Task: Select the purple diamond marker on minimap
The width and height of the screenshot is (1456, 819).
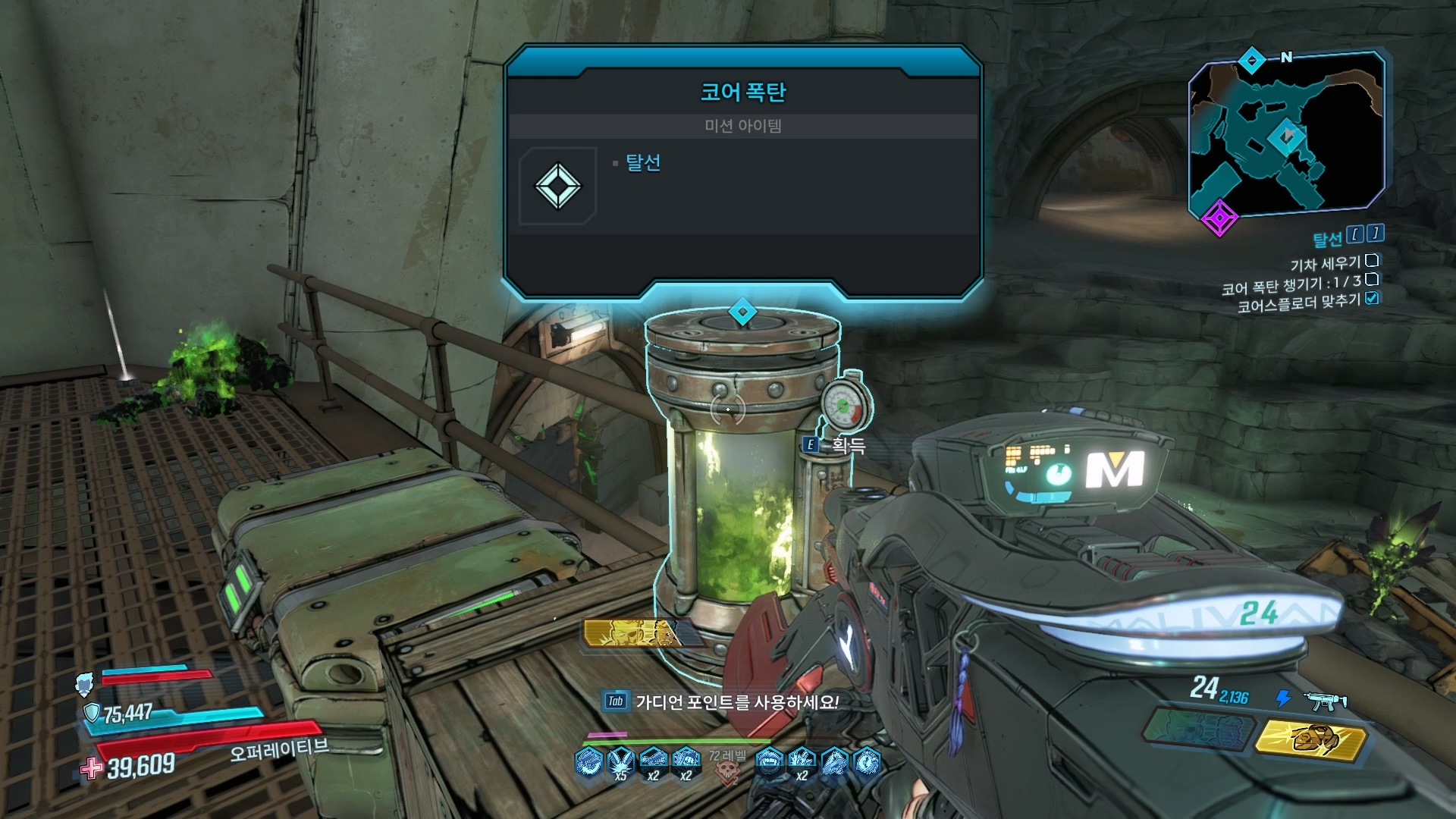Action: click(1219, 218)
